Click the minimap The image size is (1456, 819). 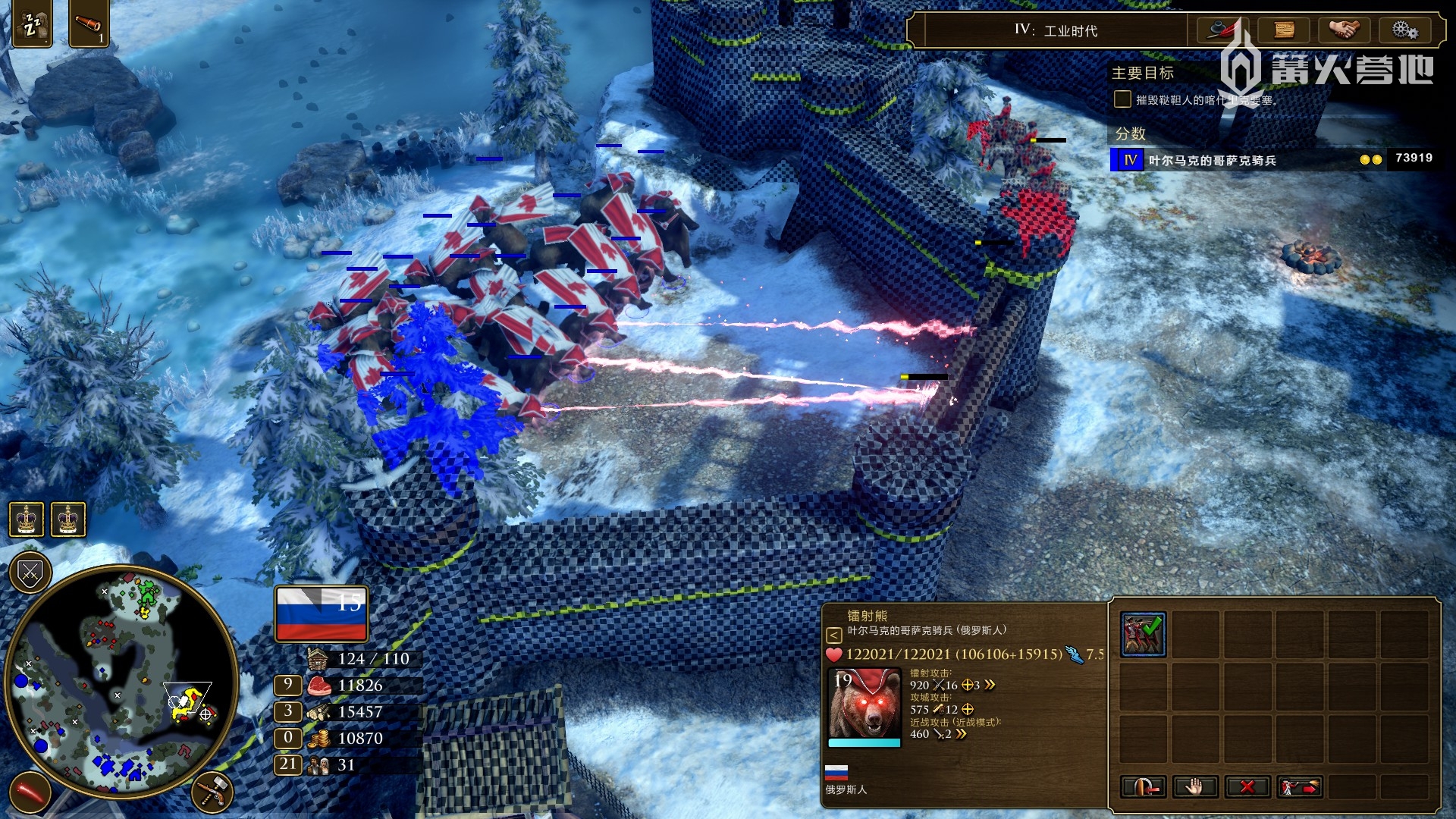(x=121, y=682)
